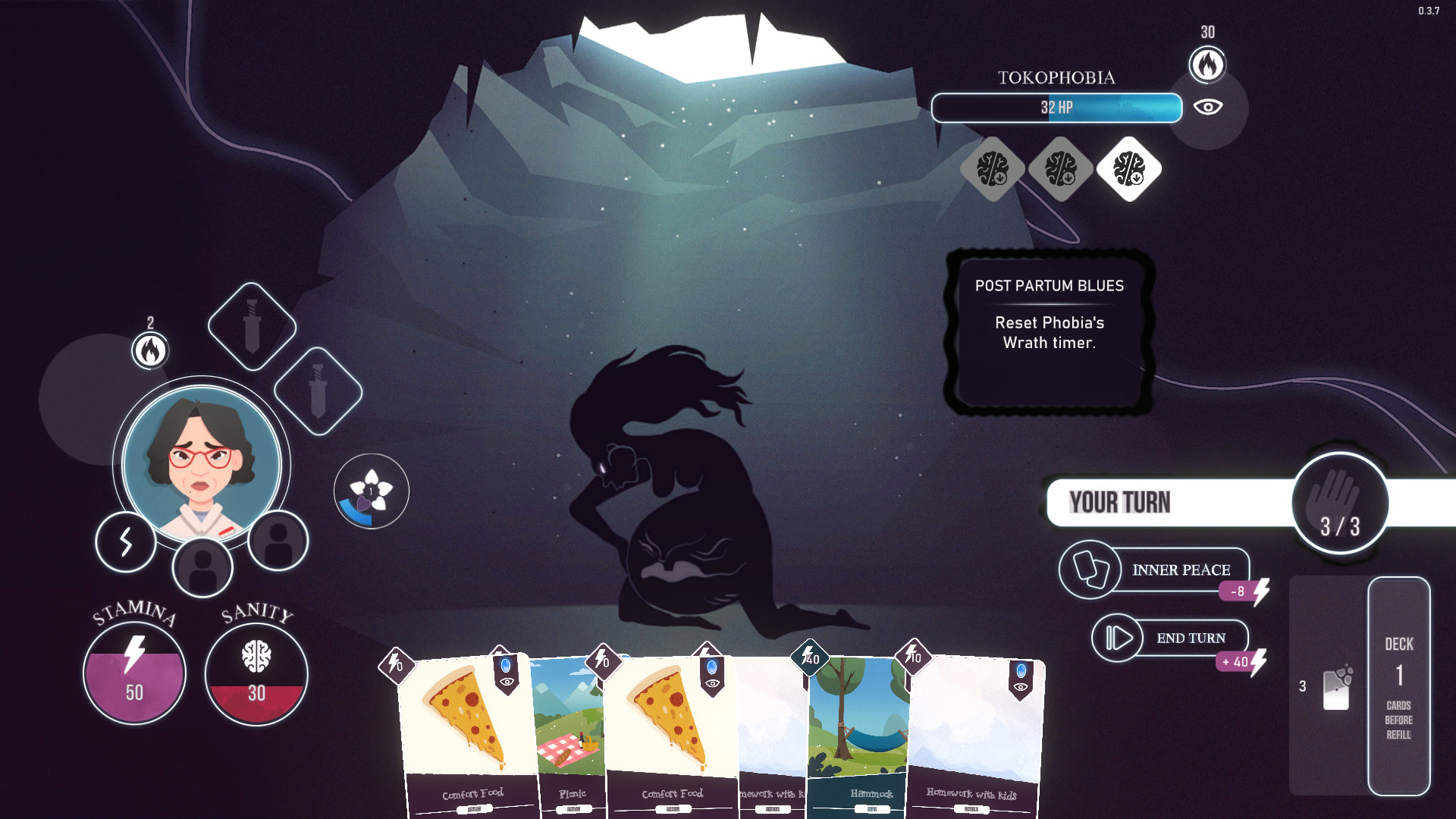The height and width of the screenshot is (819, 1456).
Task: Toggle the eye preview on the Comfort Food card
Action: [507, 681]
